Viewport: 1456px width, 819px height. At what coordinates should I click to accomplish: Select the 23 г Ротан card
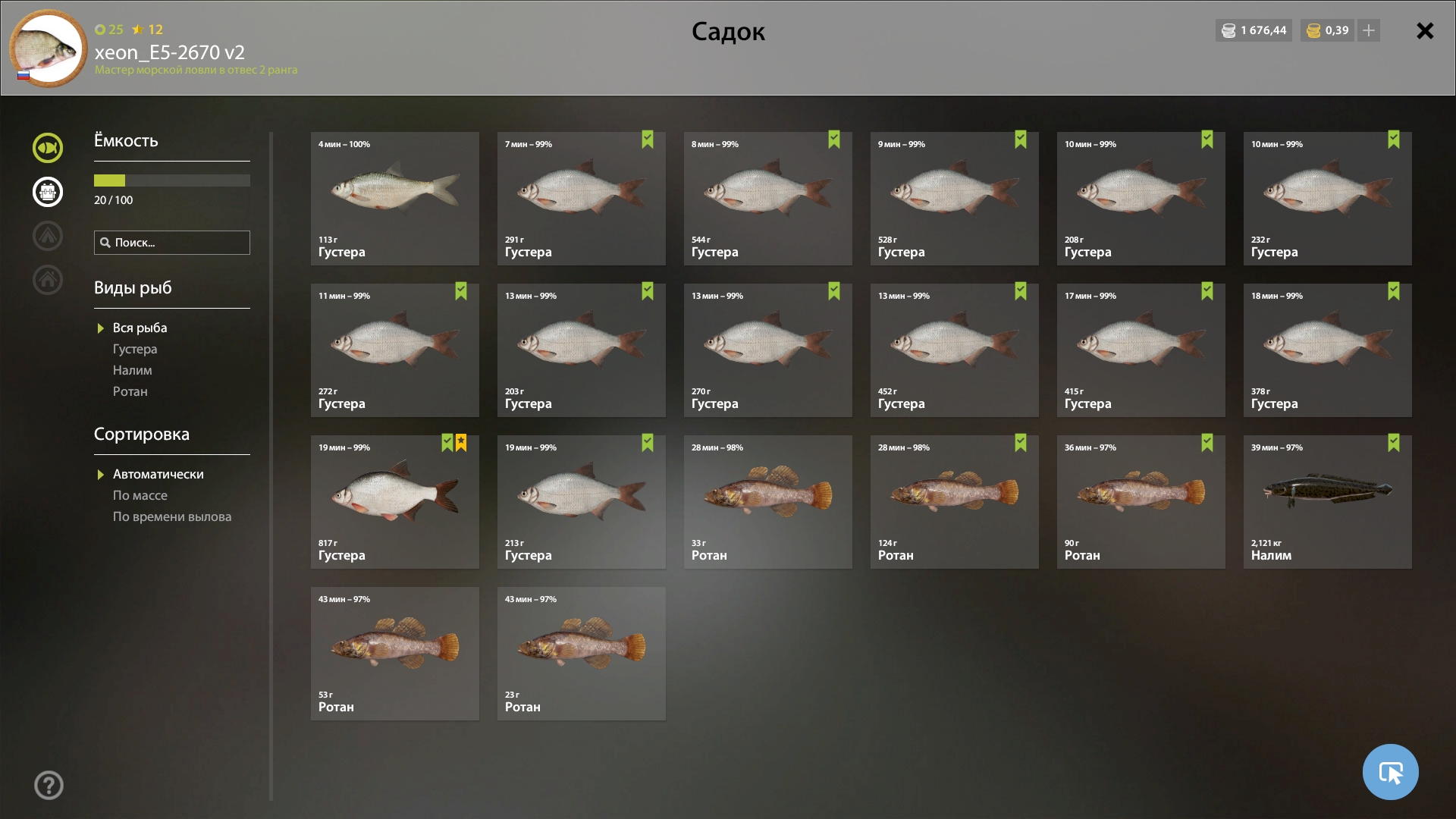[x=581, y=653]
